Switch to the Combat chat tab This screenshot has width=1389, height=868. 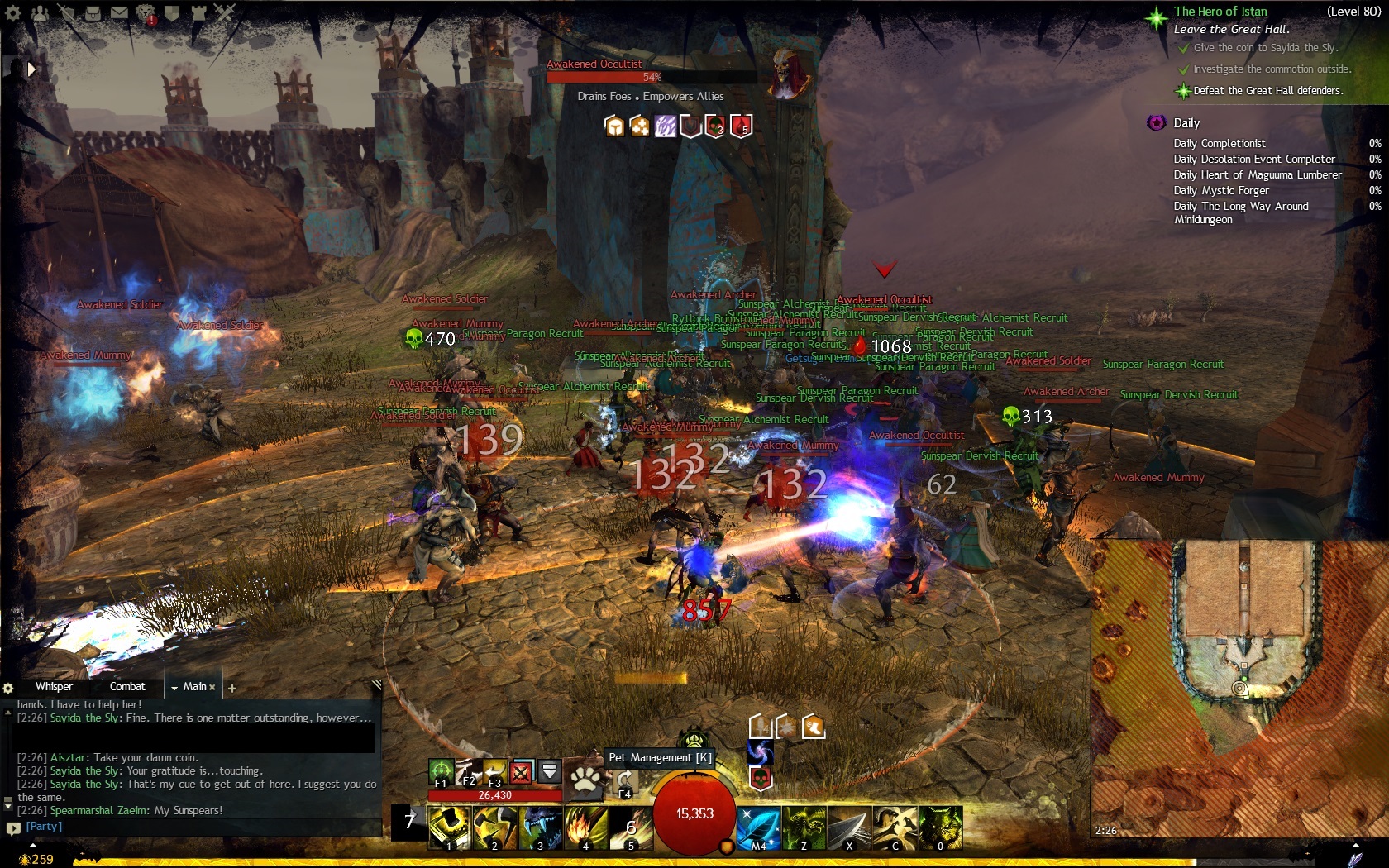pos(127,687)
